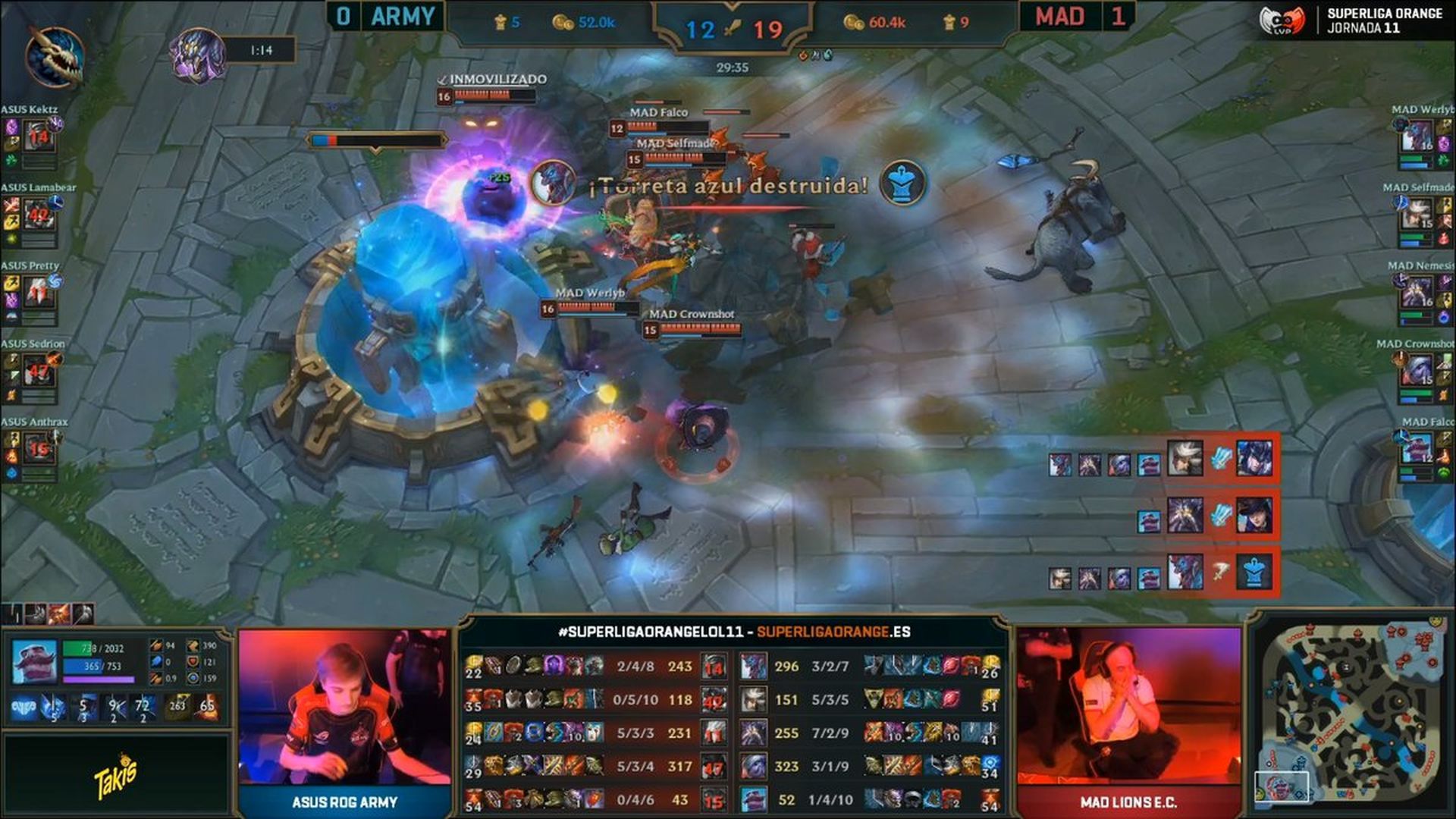Open the selected champion's portrait panel
The height and width of the screenshot is (819, 1456).
33,661
